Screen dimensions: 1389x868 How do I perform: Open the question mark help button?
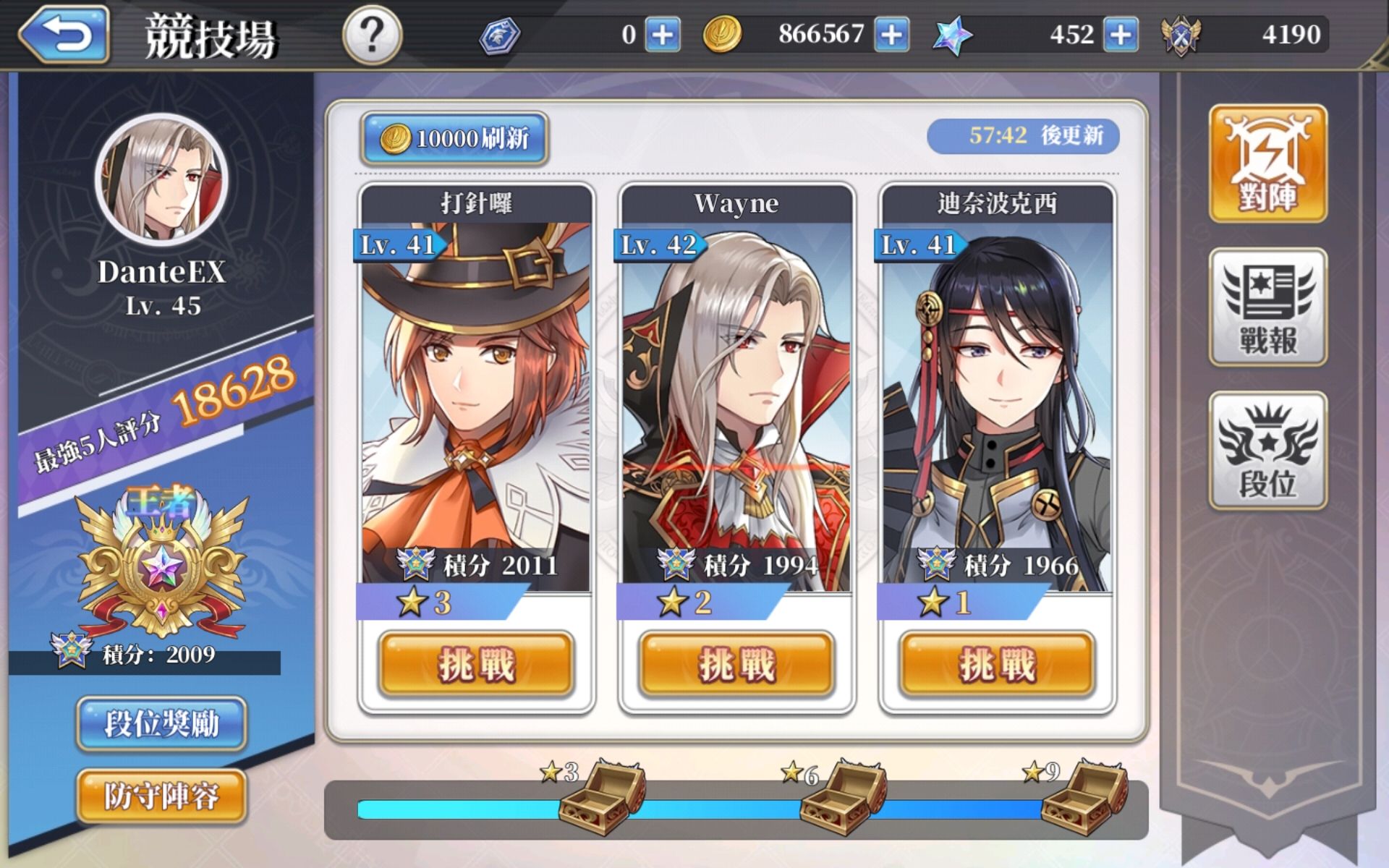tap(372, 35)
